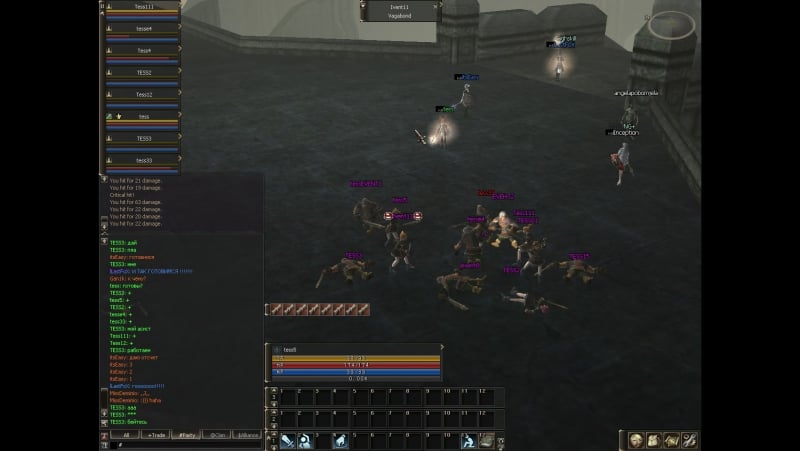
Task: Activate the sit/stand action in shortcut slot 11
Action: 466,441
